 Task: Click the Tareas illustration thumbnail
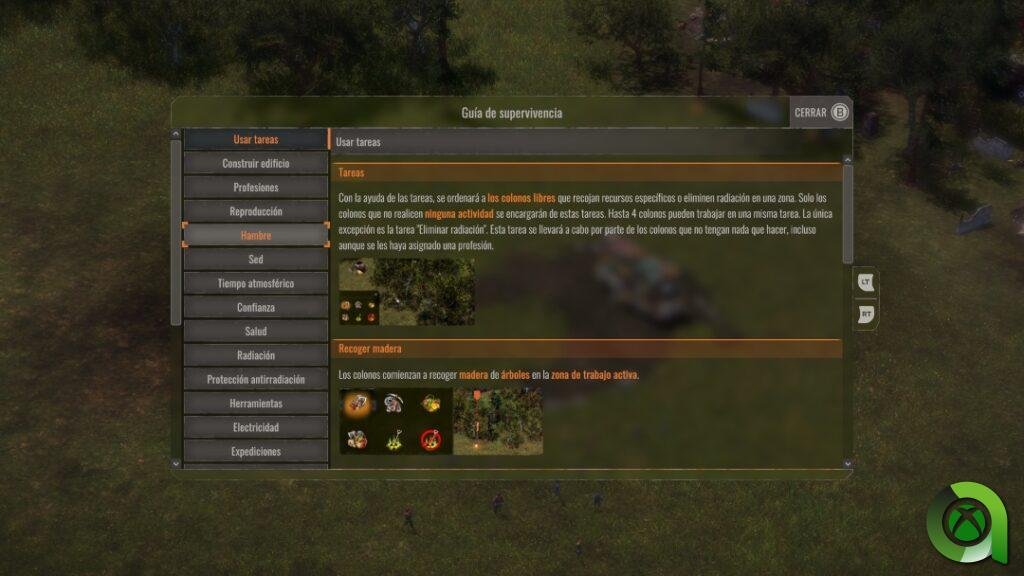tap(407, 292)
